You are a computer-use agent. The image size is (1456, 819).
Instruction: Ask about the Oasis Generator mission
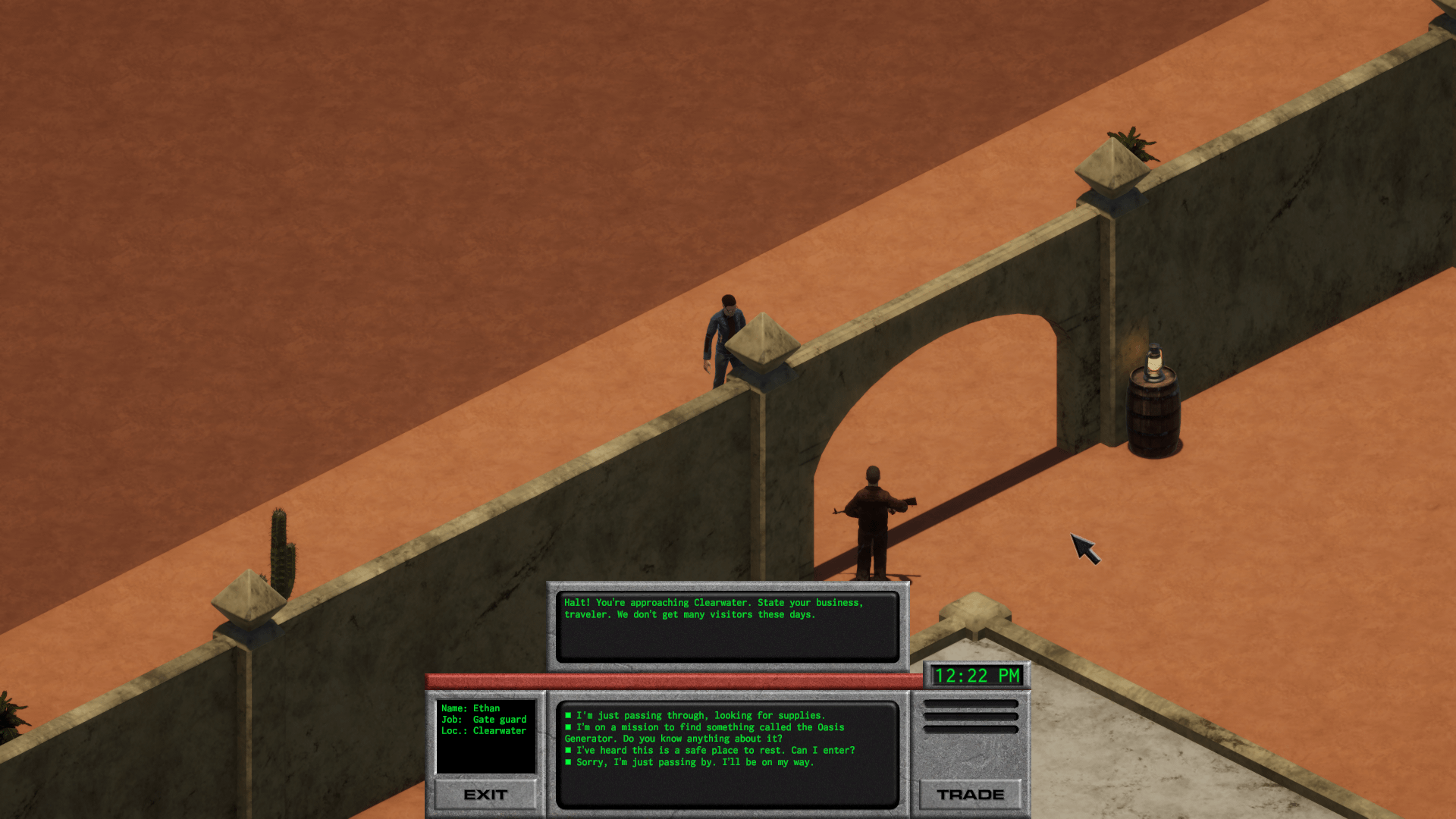coord(709,727)
